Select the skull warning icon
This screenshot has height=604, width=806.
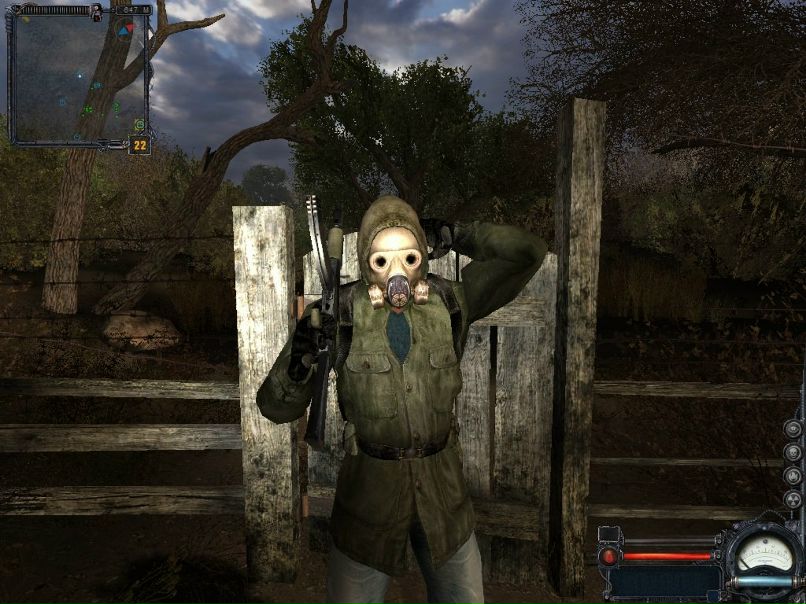(x=793, y=452)
